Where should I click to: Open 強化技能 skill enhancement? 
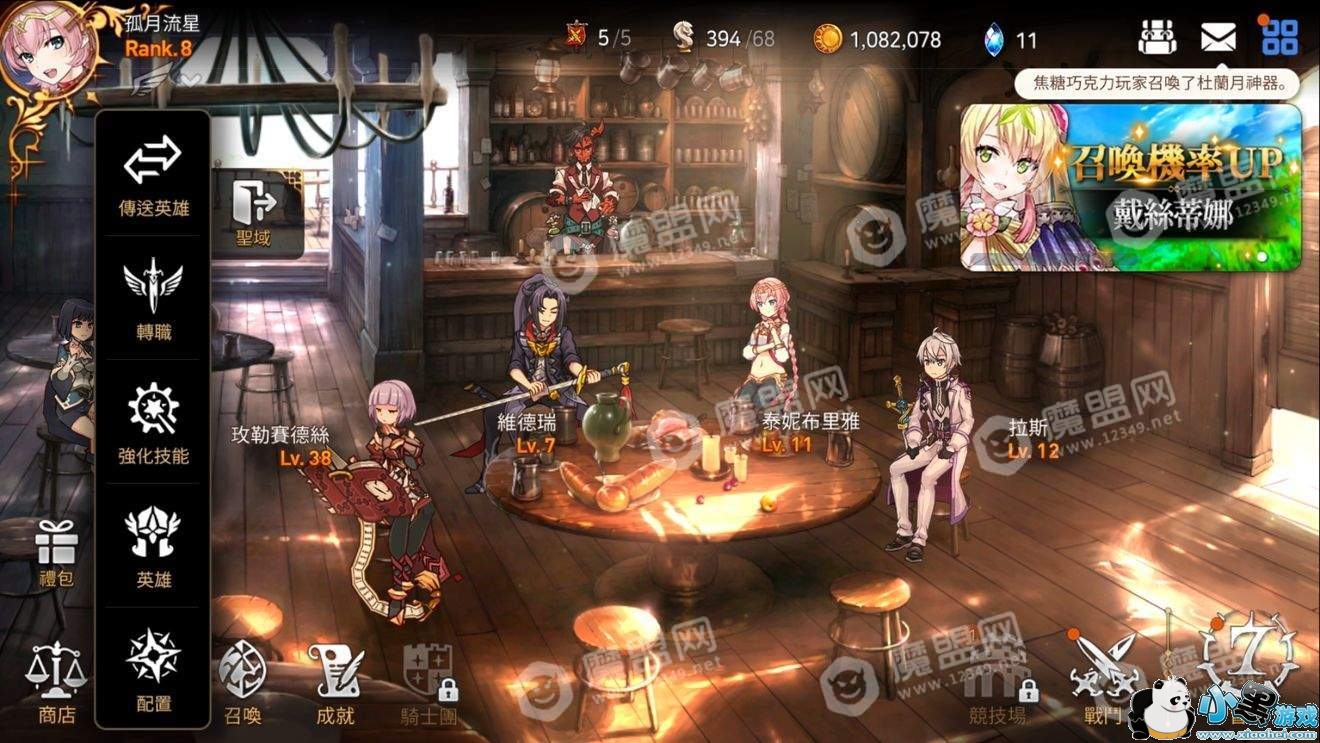153,421
